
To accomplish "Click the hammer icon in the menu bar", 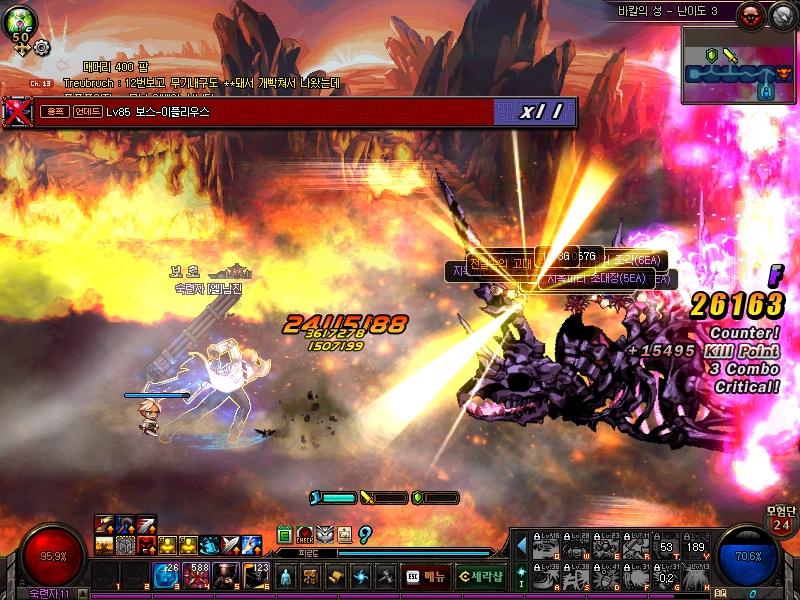I will tap(385, 576).
